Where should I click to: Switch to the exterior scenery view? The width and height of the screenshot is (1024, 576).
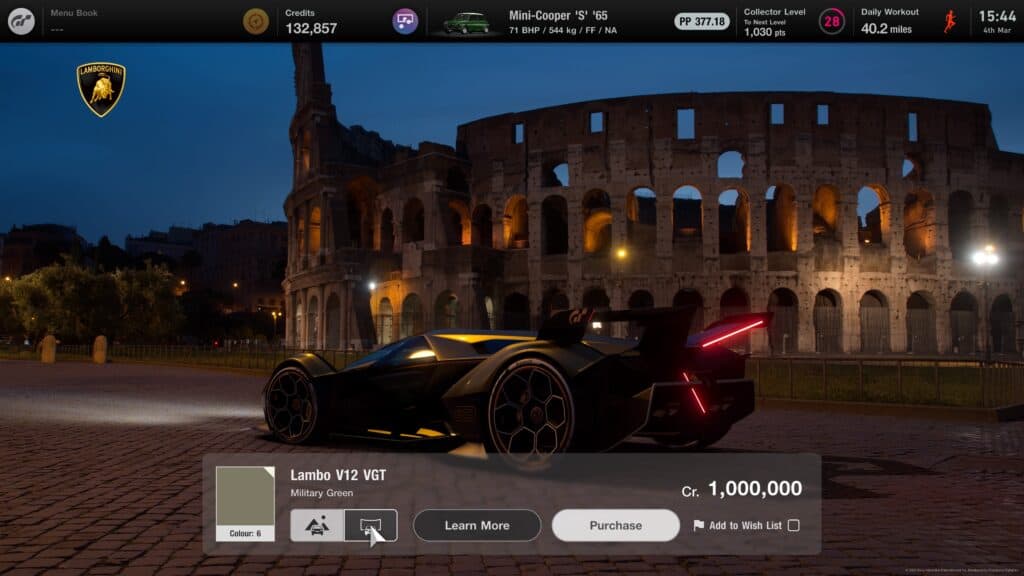coord(317,525)
